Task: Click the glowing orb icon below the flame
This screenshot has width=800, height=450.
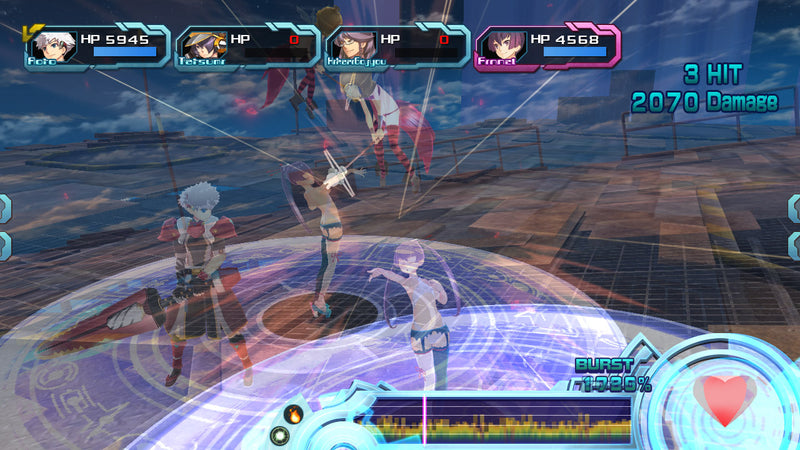Action: (281, 435)
